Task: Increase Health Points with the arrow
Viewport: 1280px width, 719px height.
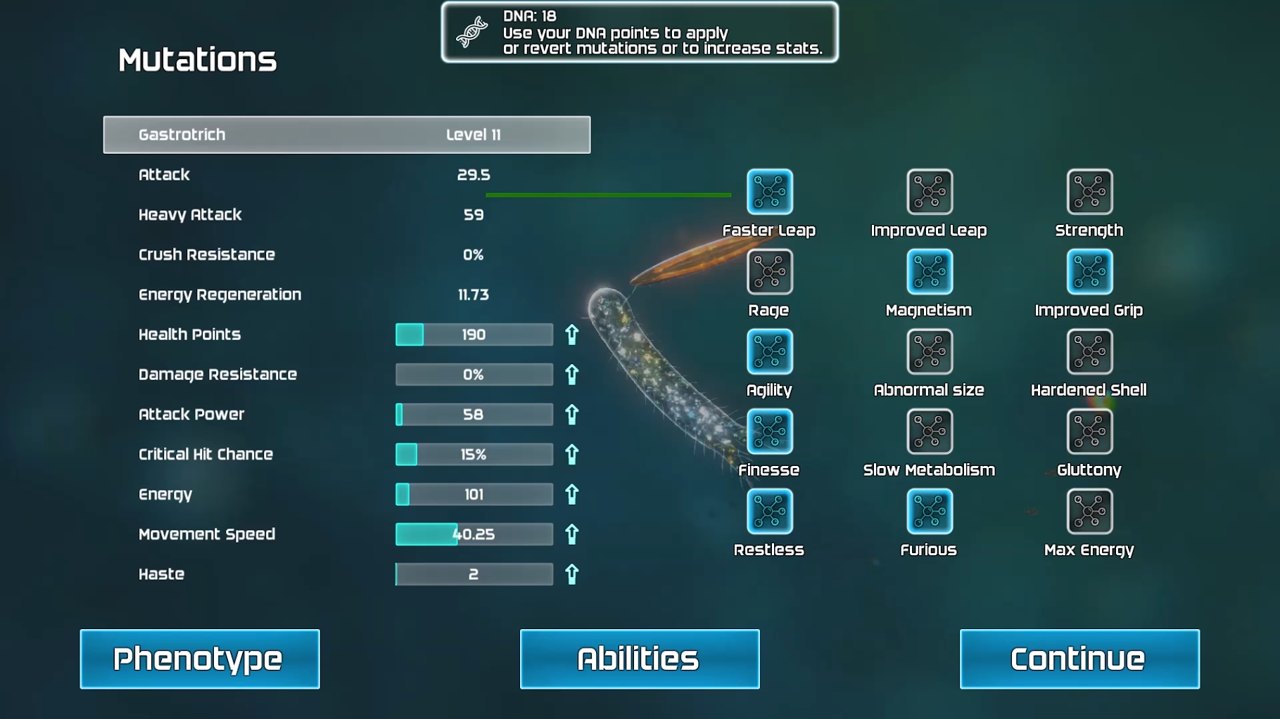Action: pos(572,334)
